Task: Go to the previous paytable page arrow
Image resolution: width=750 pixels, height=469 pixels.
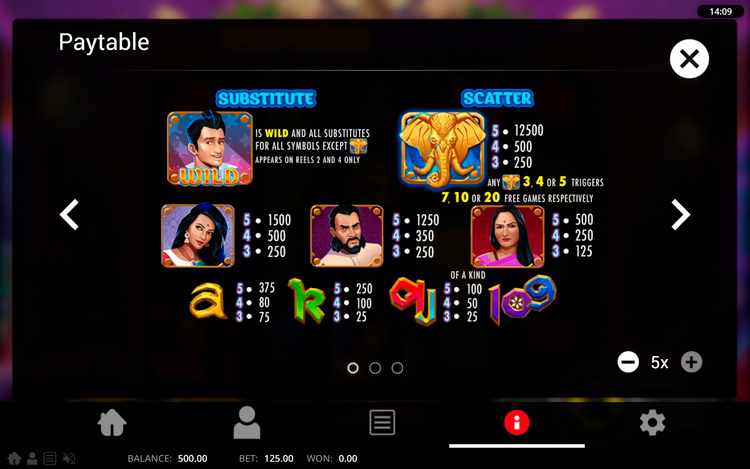Action: [x=69, y=214]
